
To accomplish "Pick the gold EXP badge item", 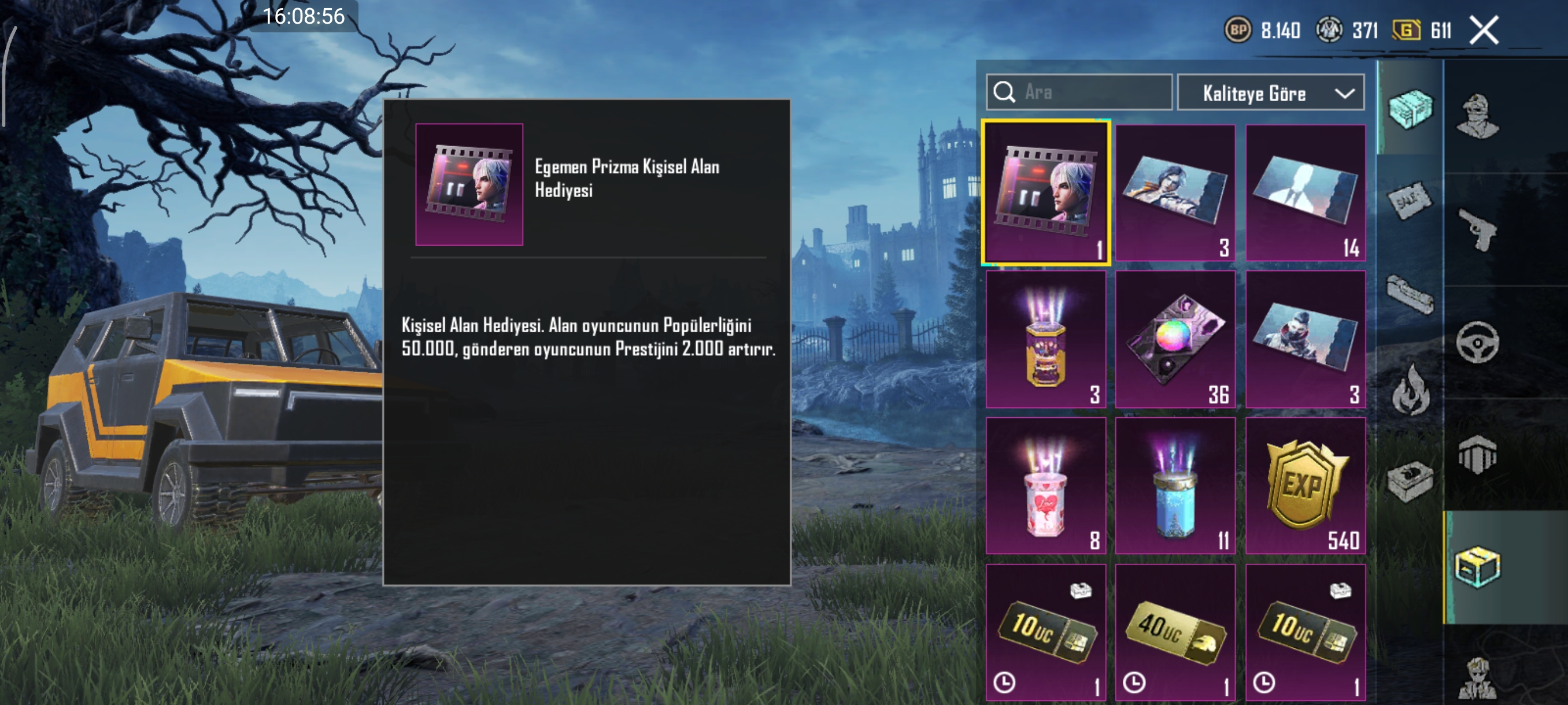I will tap(1305, 485).
